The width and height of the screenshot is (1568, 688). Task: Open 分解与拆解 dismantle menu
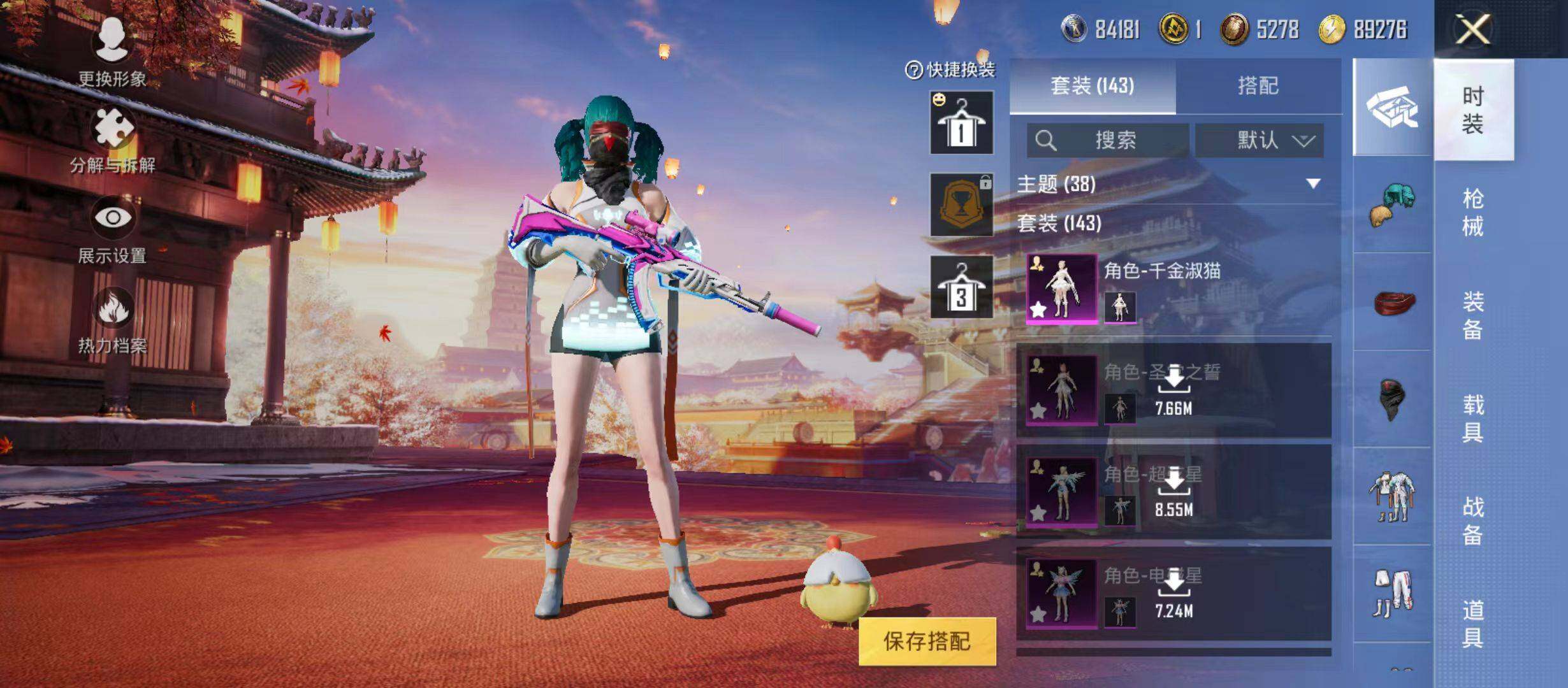click(113, 140)
